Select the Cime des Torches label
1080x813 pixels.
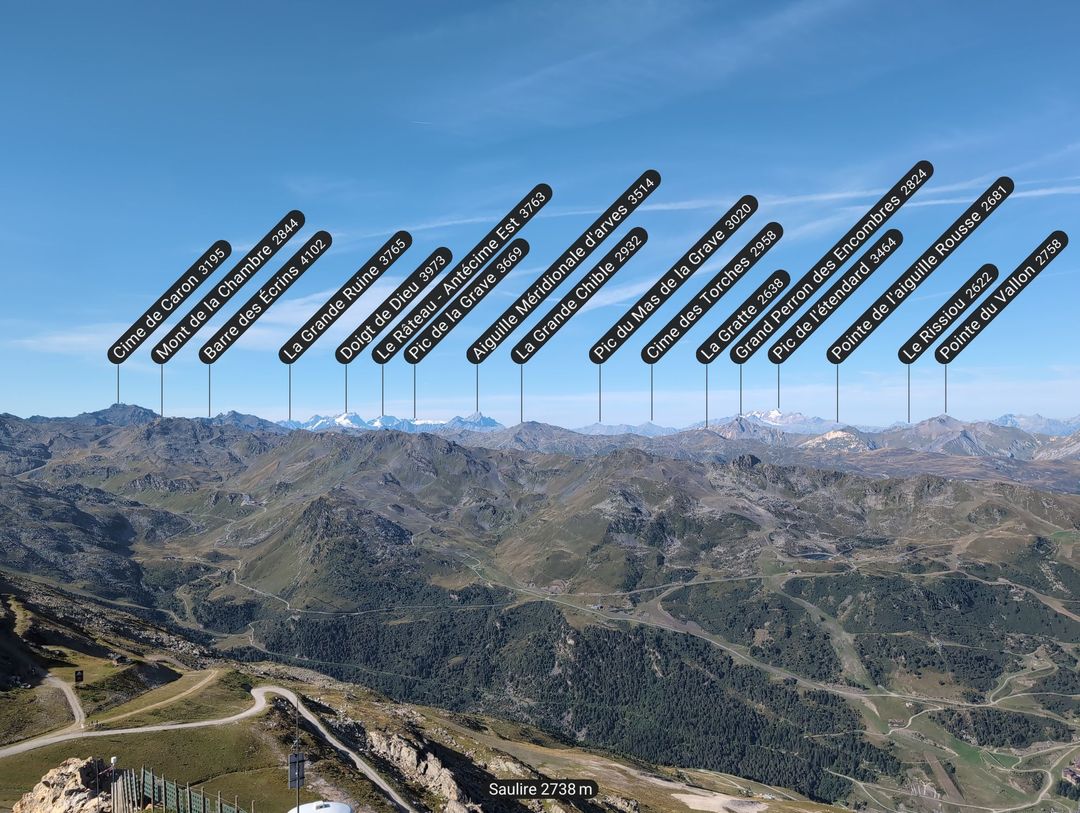(x=711, y=293)
